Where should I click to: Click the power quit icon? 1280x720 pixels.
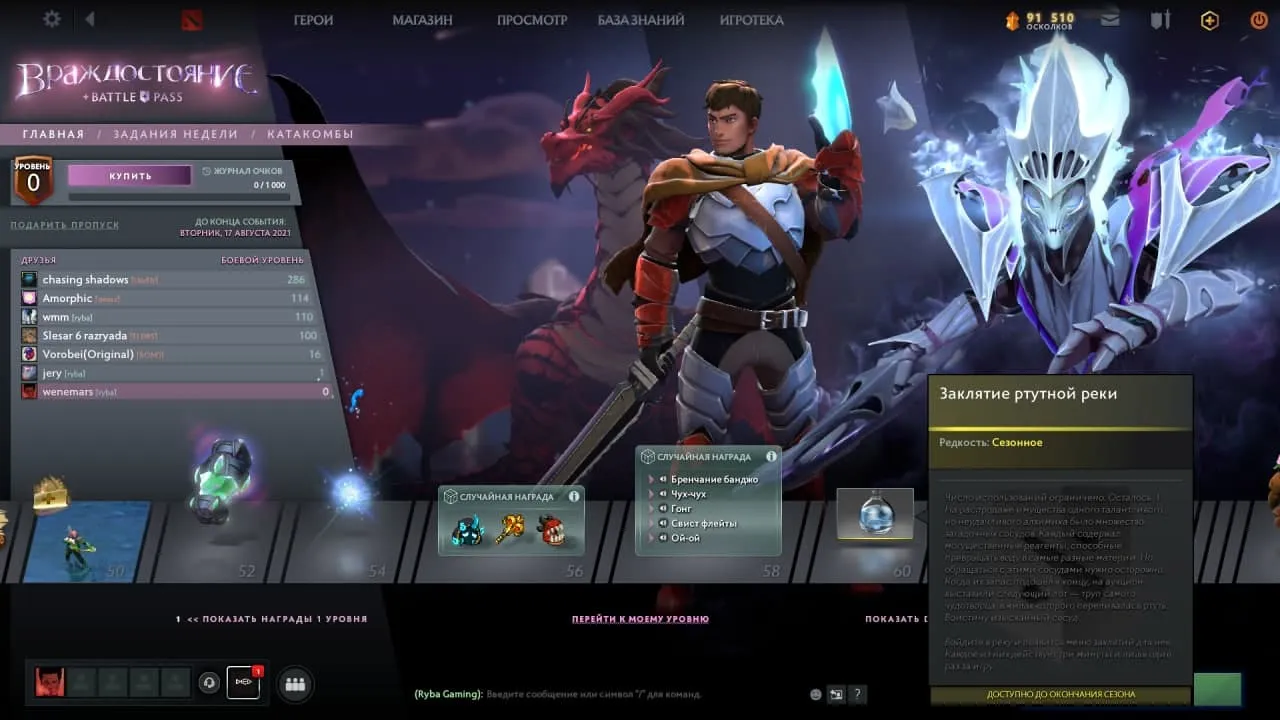point(1258,19)
